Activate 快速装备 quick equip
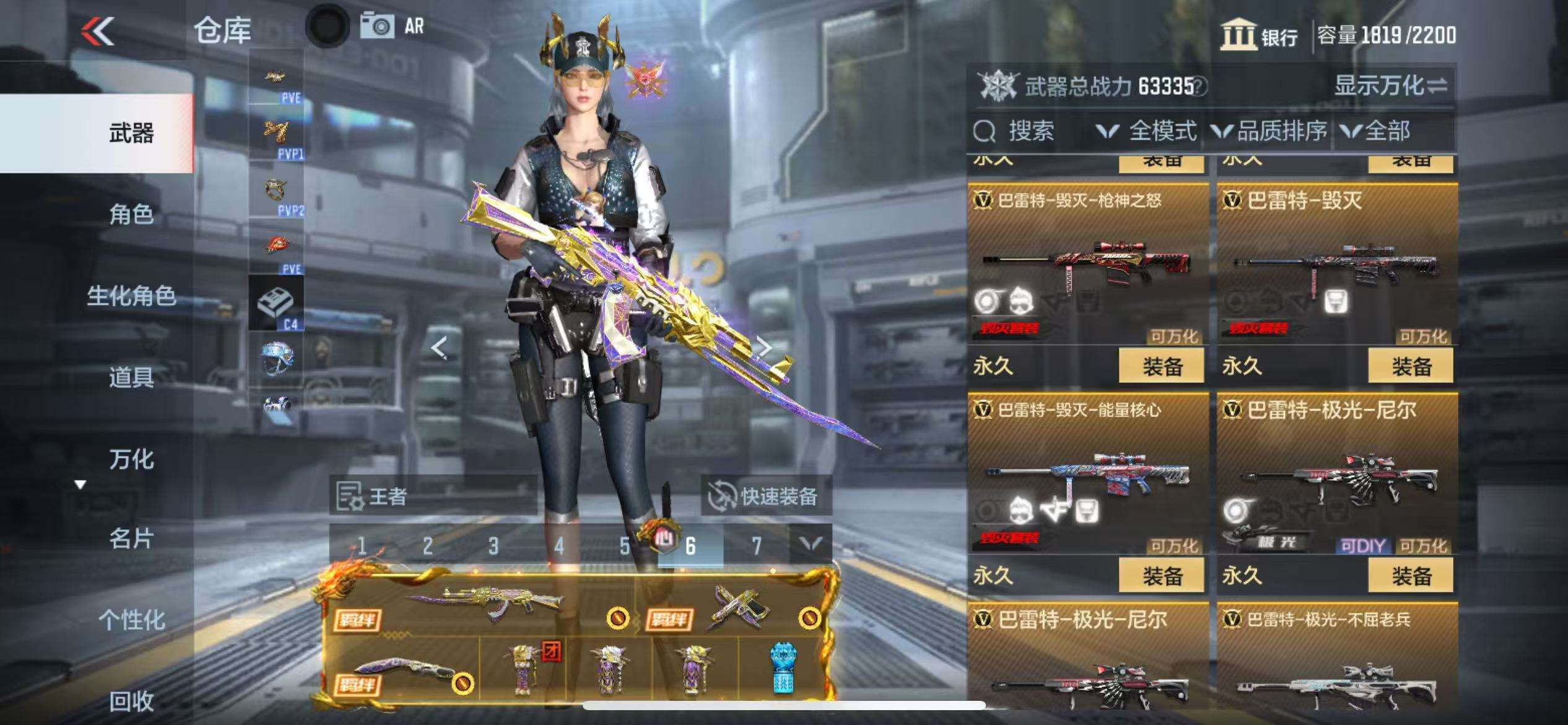 click(765, 496)
